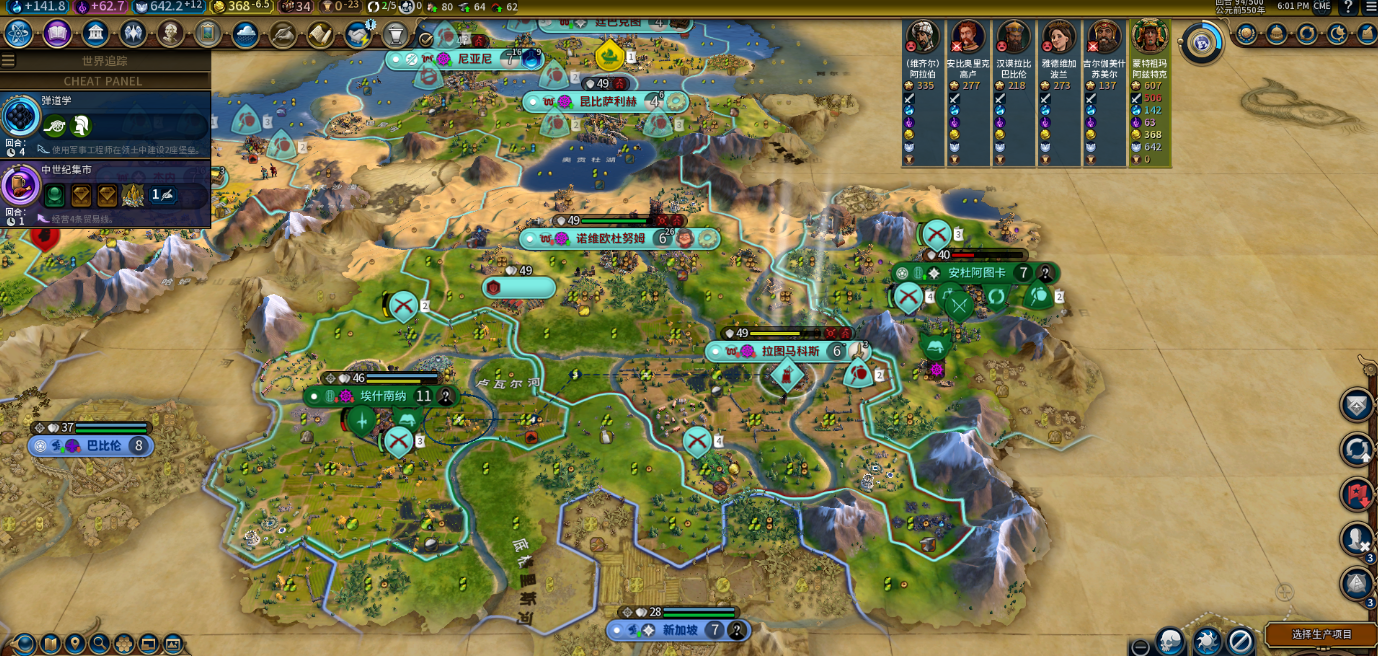Open the main game menu (hamburger icon)
Image resolution: width=1378 pixels, height=656 pixels.
click(1371, 7)
